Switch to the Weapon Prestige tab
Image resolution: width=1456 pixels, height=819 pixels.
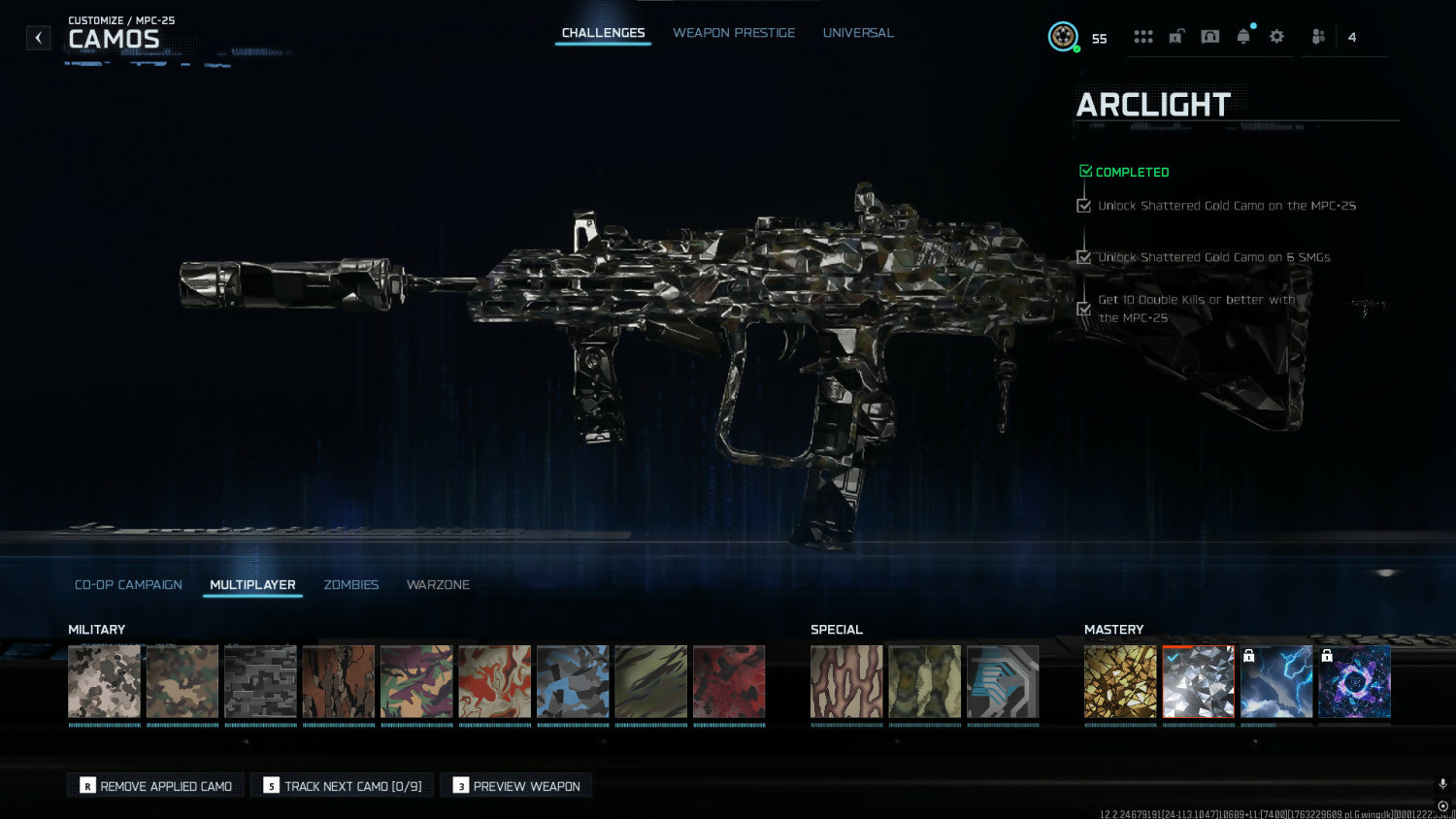[734, 33]
